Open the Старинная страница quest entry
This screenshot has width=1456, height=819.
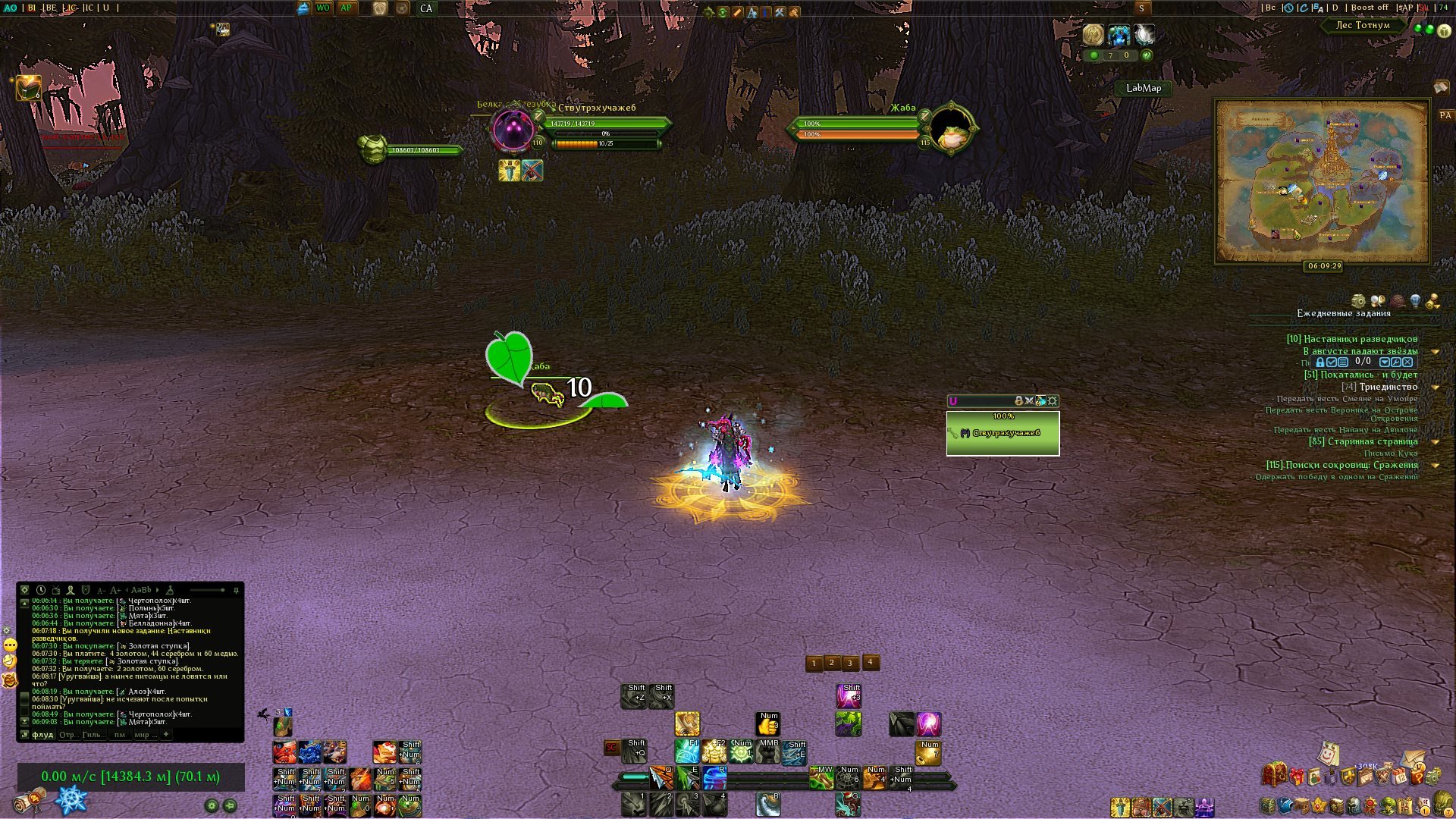1372,441
